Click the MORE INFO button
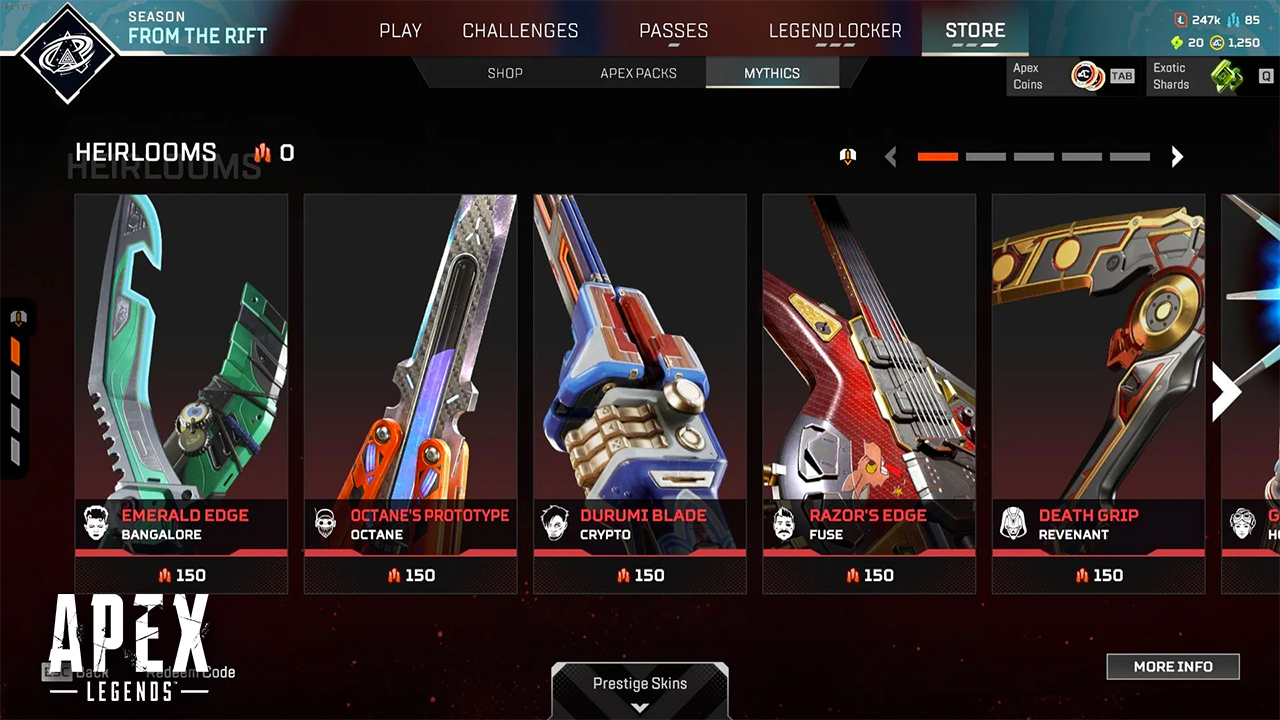Image resolution: width=1280 pixels, height=720 pixels. pyautogui.click(x=1173, y=666)
